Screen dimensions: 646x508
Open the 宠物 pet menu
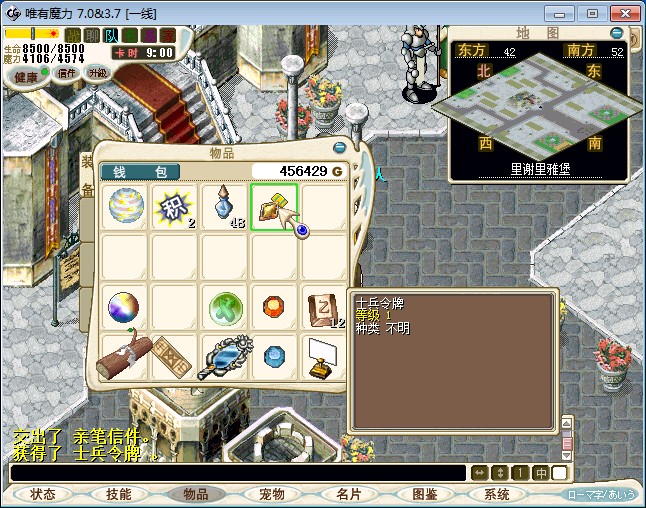click(x=271, y=494)
